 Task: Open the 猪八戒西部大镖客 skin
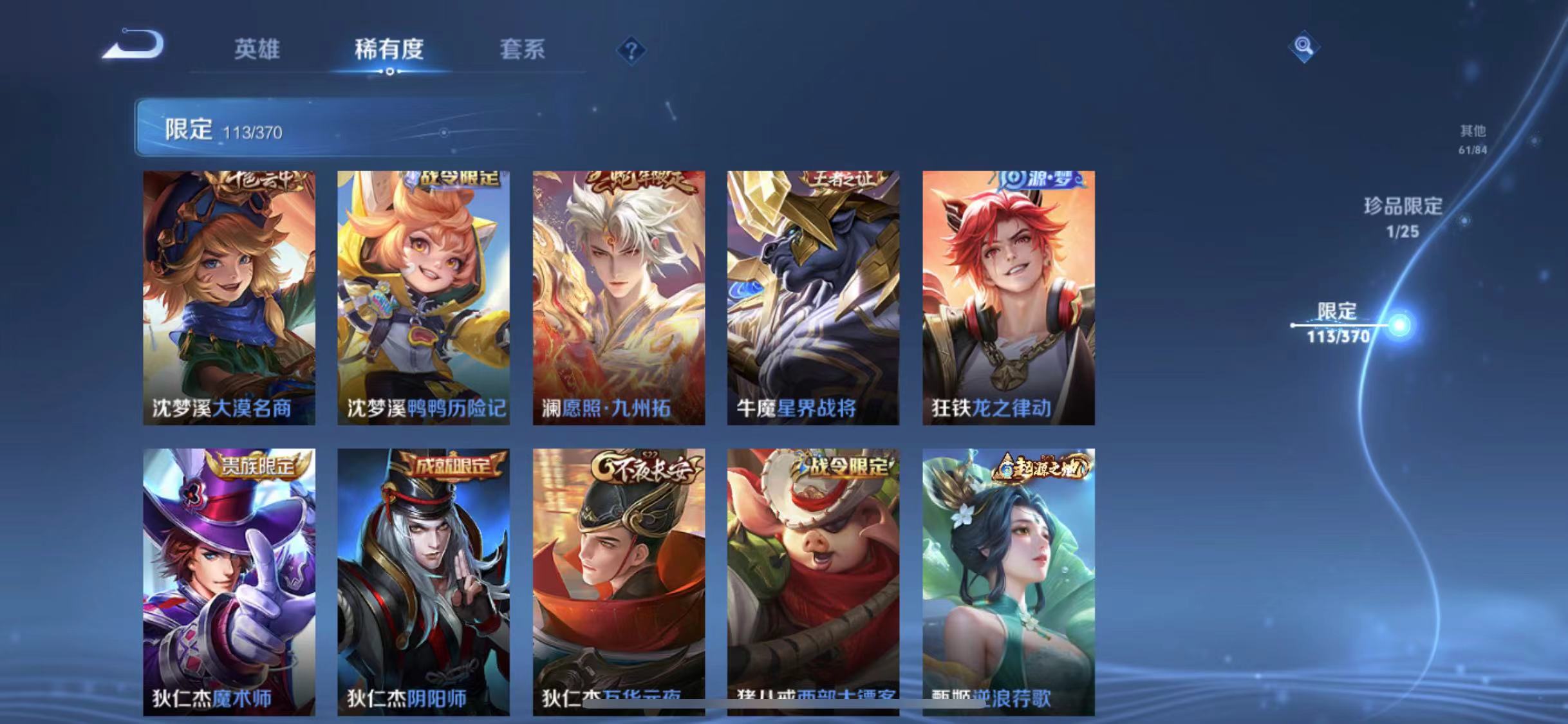[x=816, y=579]
